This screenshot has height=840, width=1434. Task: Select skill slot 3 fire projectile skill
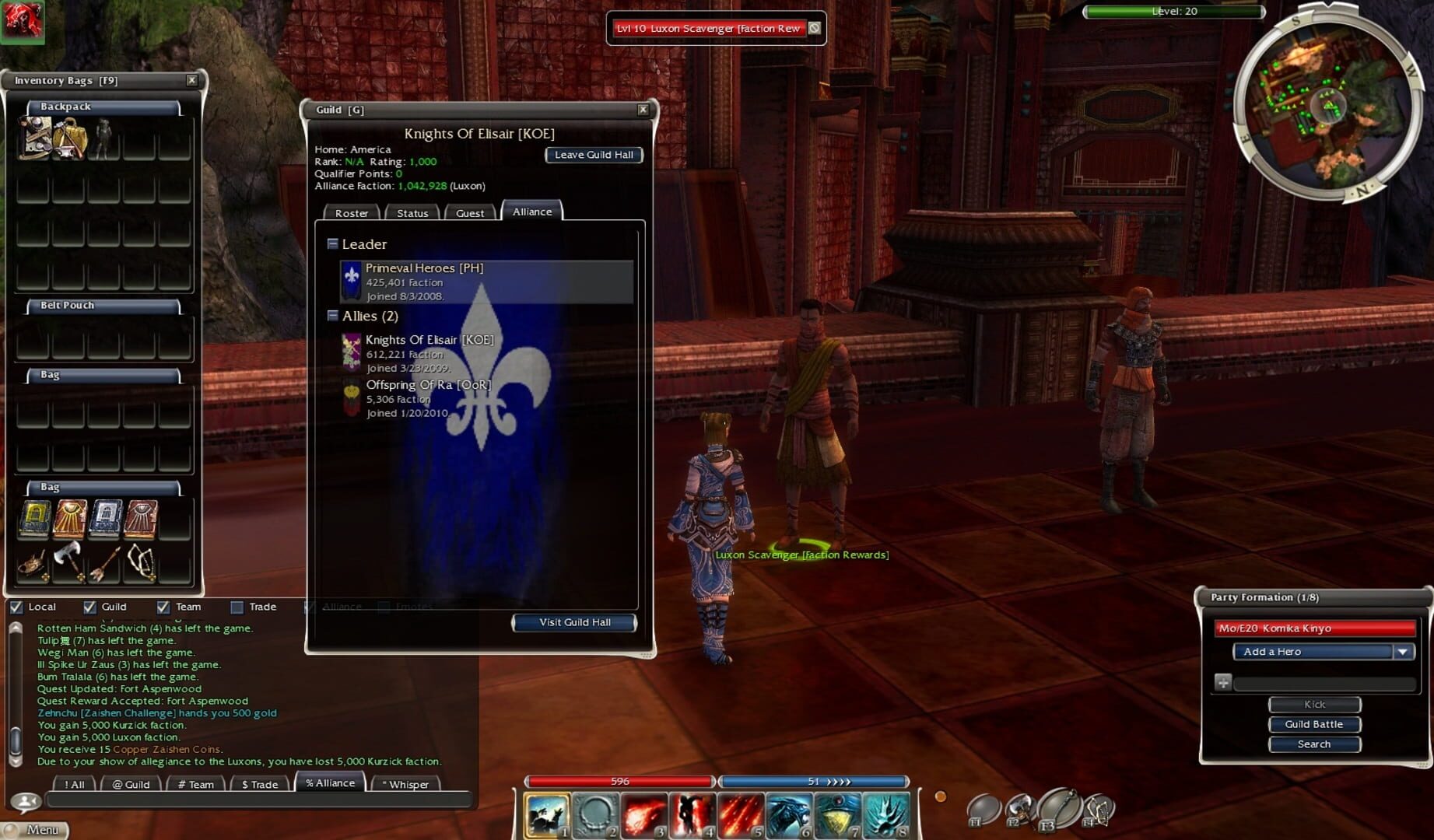(x=643, y=813)
